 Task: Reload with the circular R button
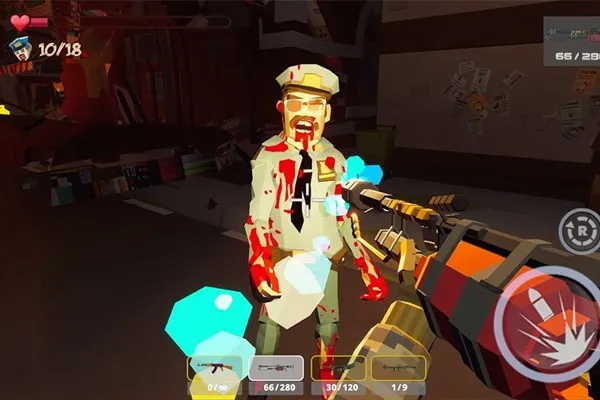(x=577, y=231)
